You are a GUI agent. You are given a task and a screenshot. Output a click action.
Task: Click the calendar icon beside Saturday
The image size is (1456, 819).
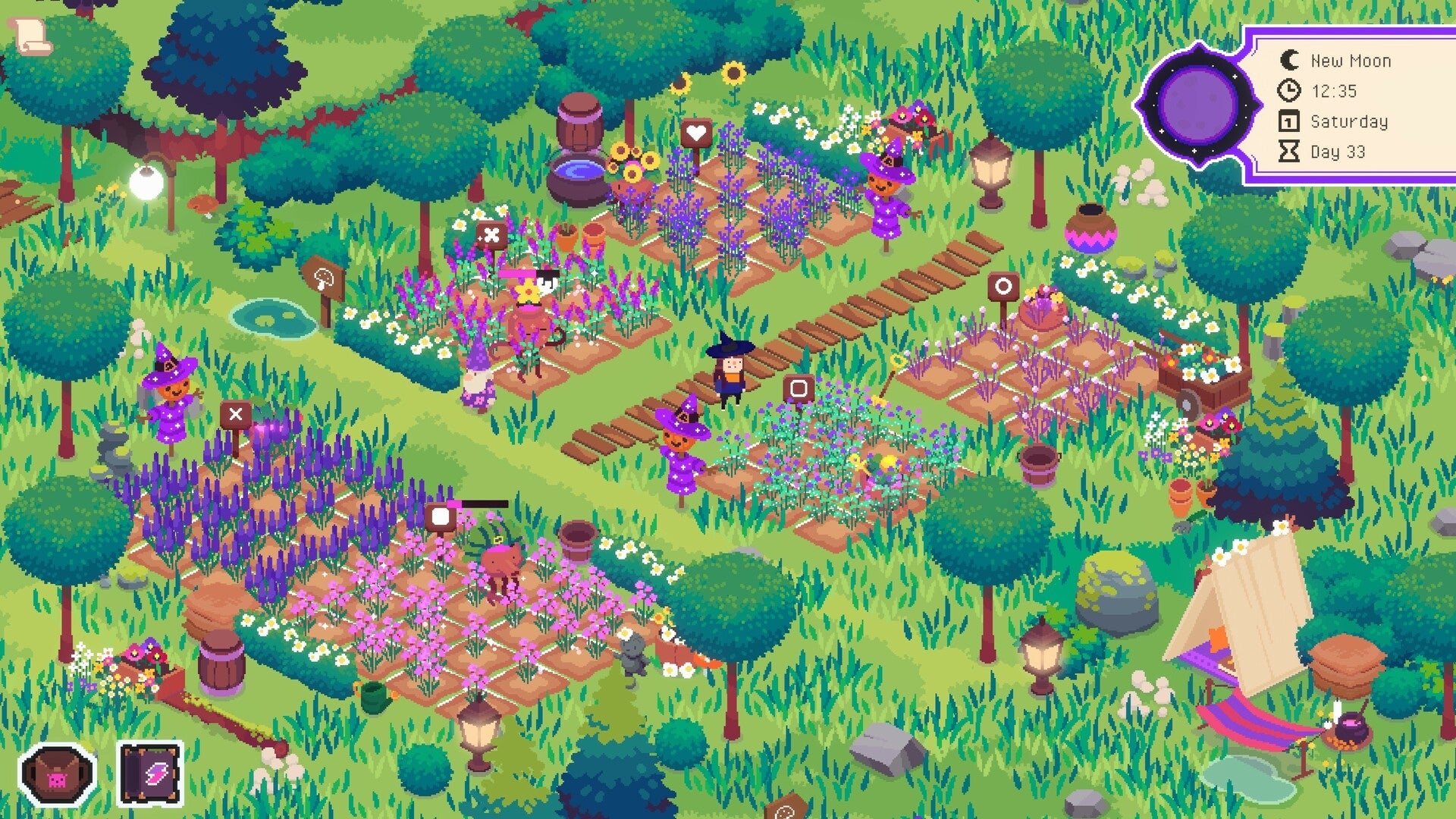[x=1289, y=121]
